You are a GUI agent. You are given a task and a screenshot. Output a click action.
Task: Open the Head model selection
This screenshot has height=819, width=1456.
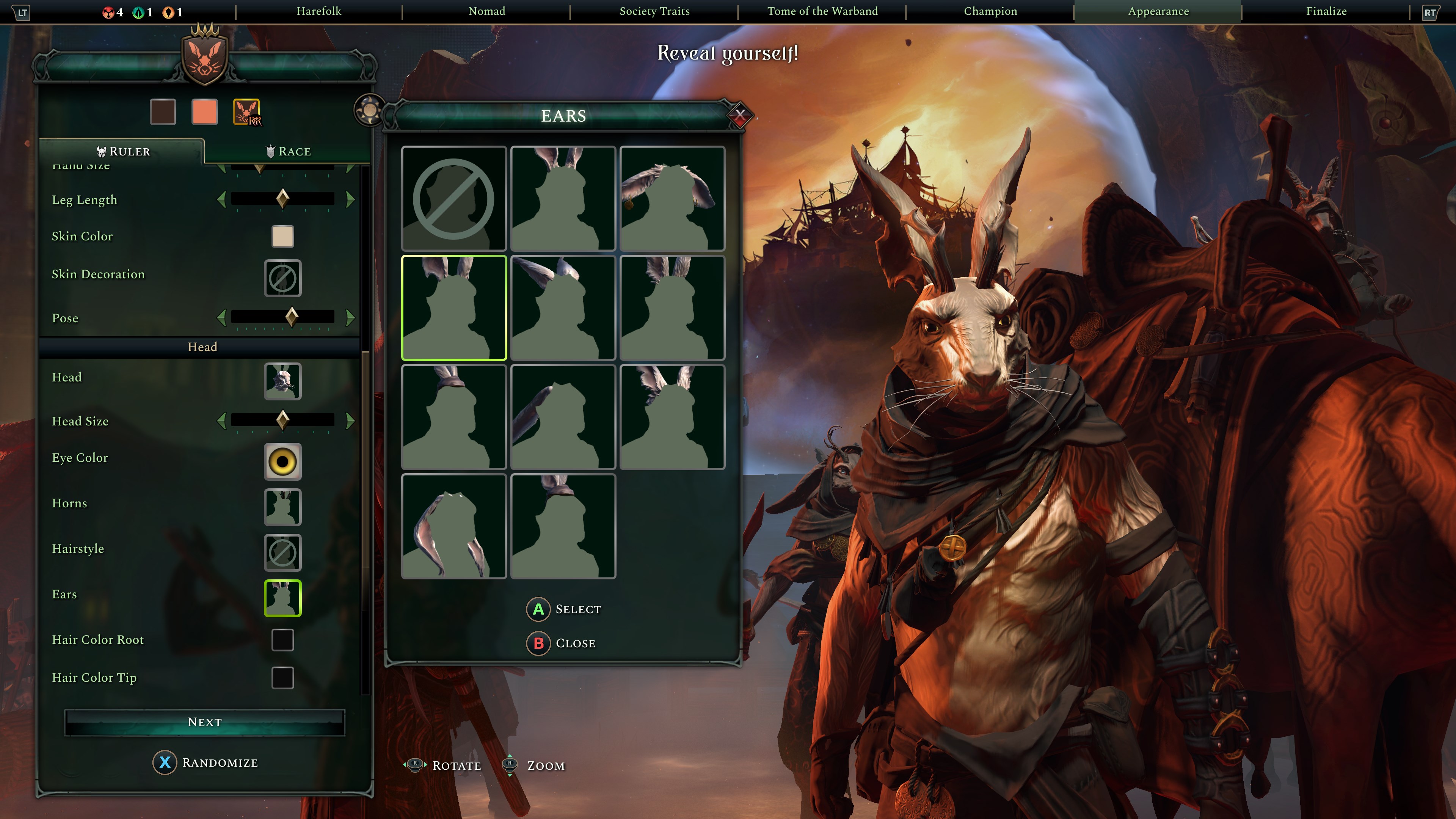[x=282, y=381]
